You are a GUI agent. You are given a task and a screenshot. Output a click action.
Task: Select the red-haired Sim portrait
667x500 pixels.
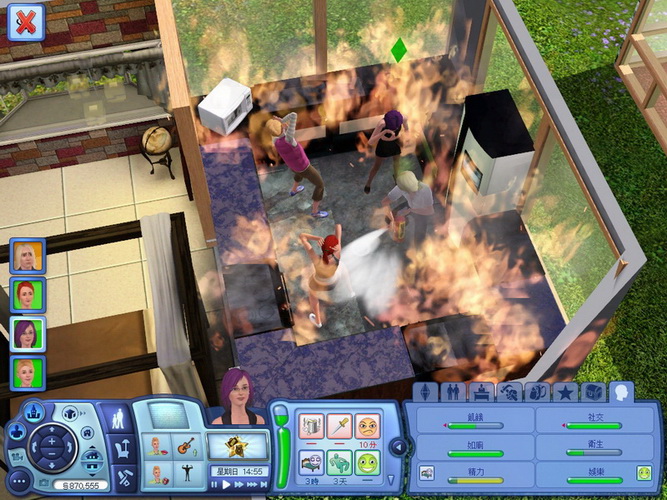26,295
